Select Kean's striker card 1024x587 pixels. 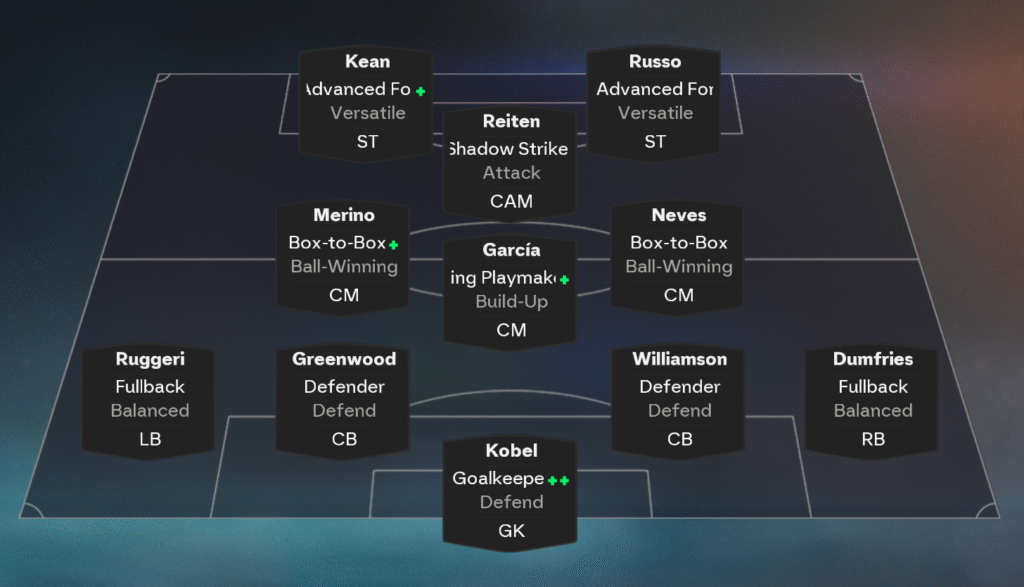pyautogui.click(x=367, y=102)
